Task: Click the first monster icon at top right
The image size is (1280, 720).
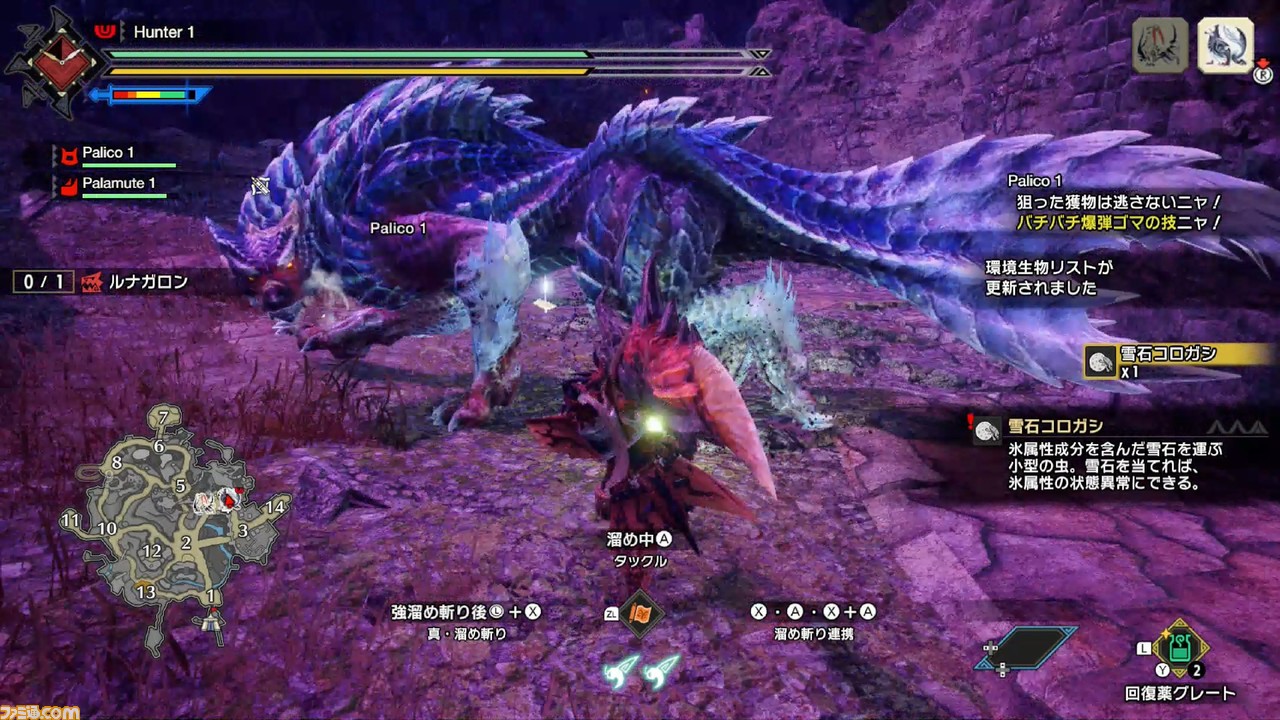Action: pos(1159,45)
